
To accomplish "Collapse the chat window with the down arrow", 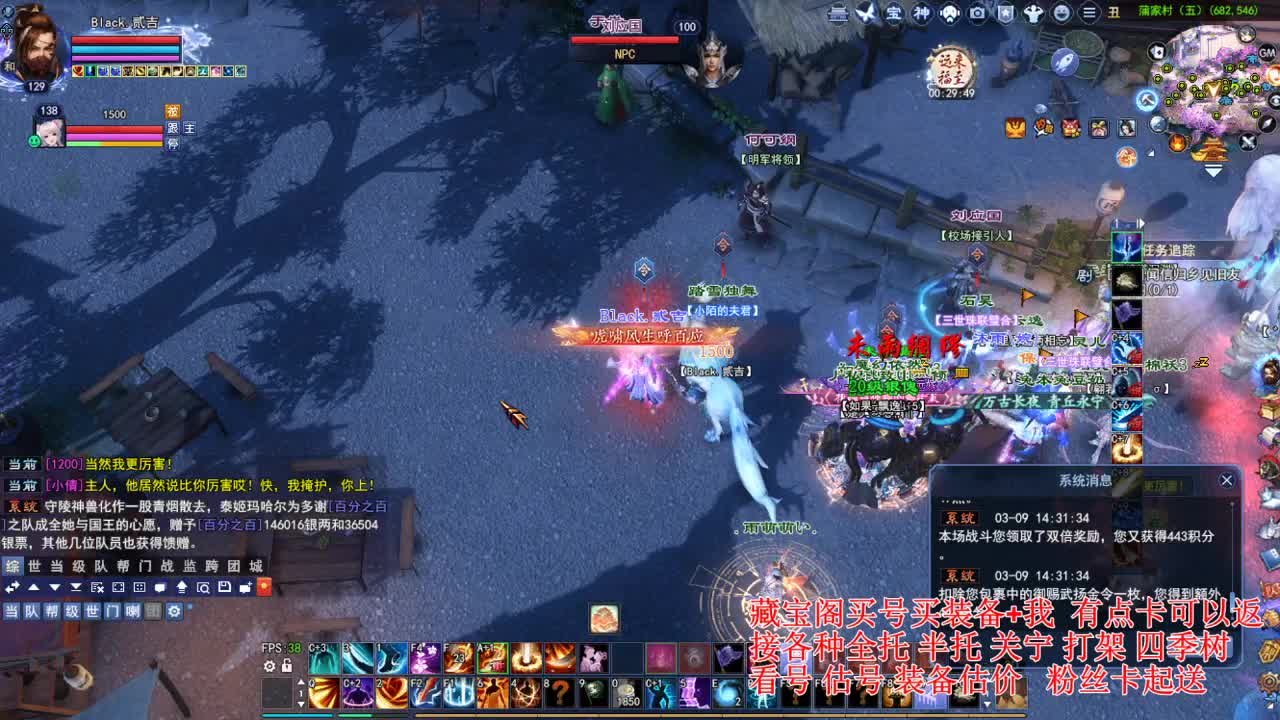I will pyautogui.click(x=55, y=588).
